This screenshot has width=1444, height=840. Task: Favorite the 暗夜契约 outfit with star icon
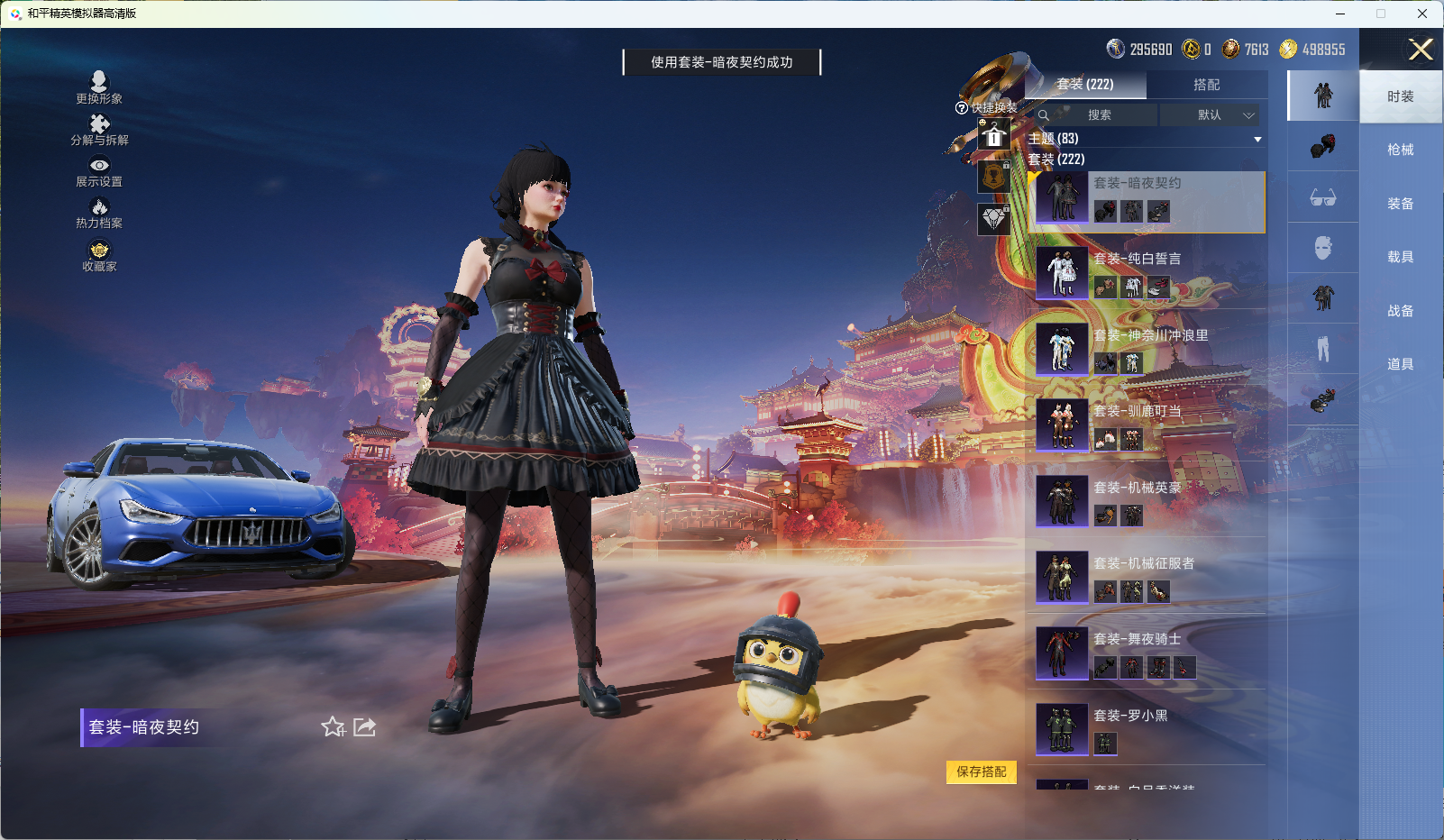pos(333,726)
